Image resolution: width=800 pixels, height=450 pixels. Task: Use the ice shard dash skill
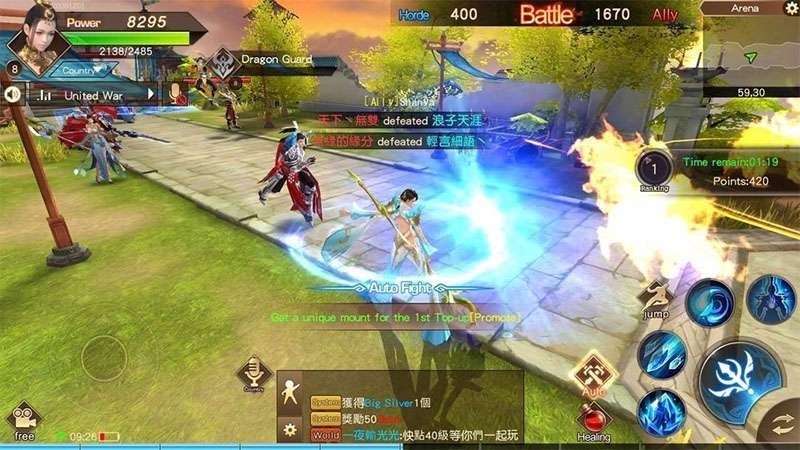click(x=662, y=352)
